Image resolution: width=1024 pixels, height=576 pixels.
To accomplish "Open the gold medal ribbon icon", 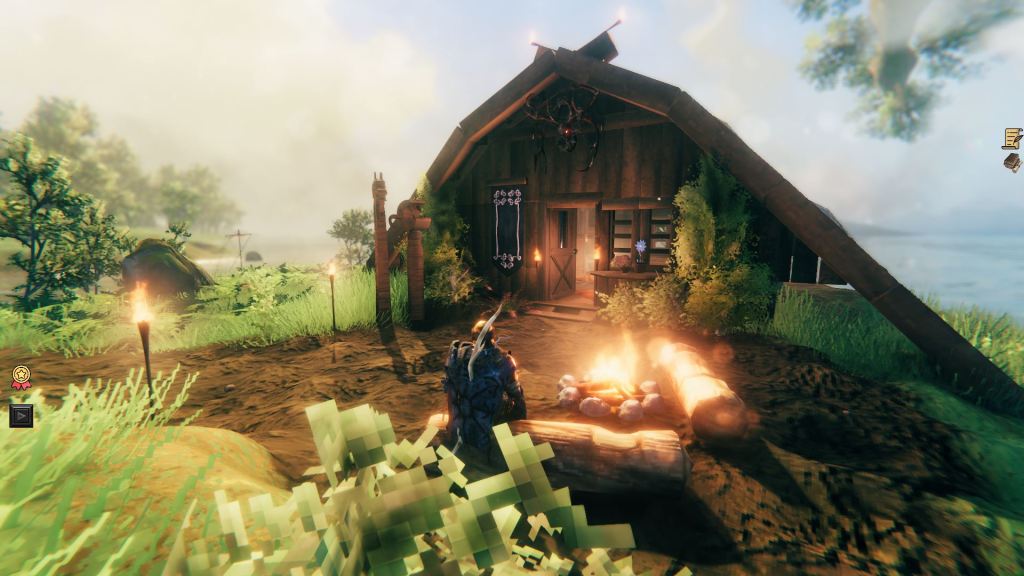I will coord(21,378).
